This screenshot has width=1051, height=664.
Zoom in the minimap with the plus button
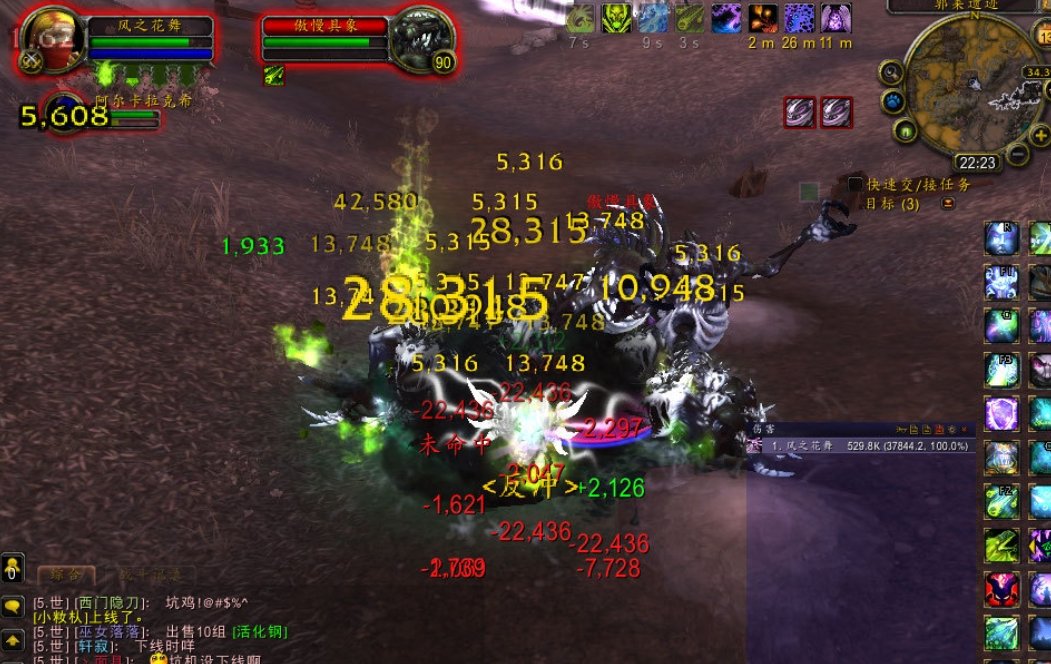pos(1040,137)
